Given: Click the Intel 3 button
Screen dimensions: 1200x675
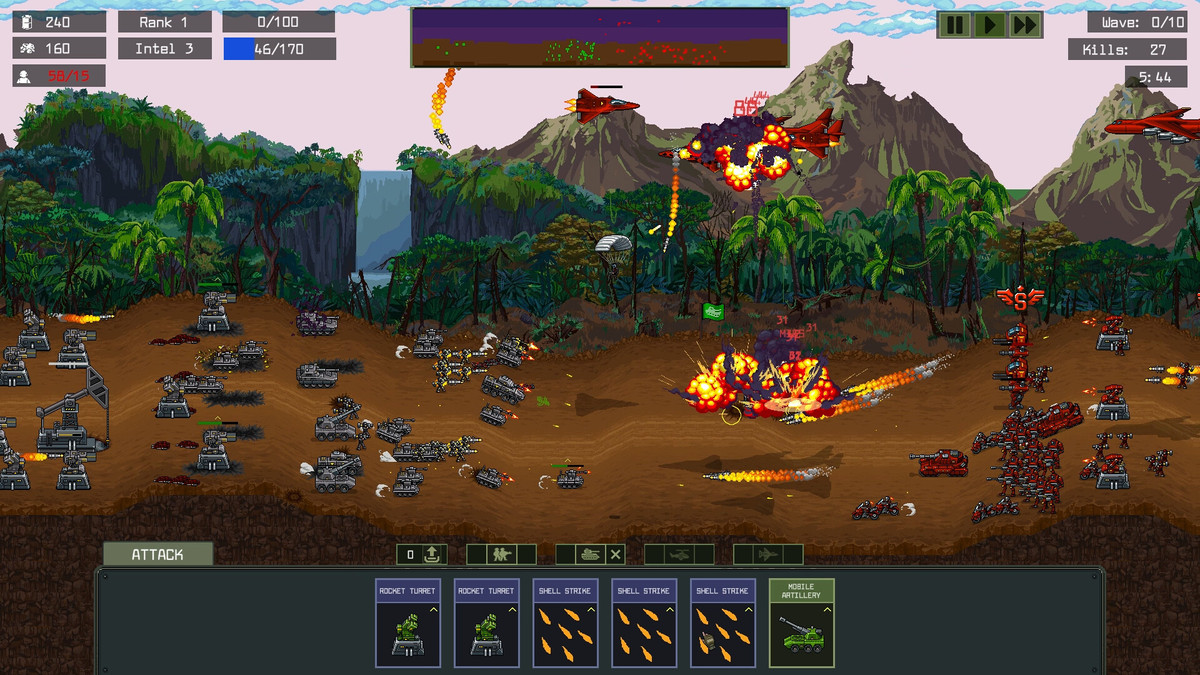Looking at the screenshot, I should 165,48.
